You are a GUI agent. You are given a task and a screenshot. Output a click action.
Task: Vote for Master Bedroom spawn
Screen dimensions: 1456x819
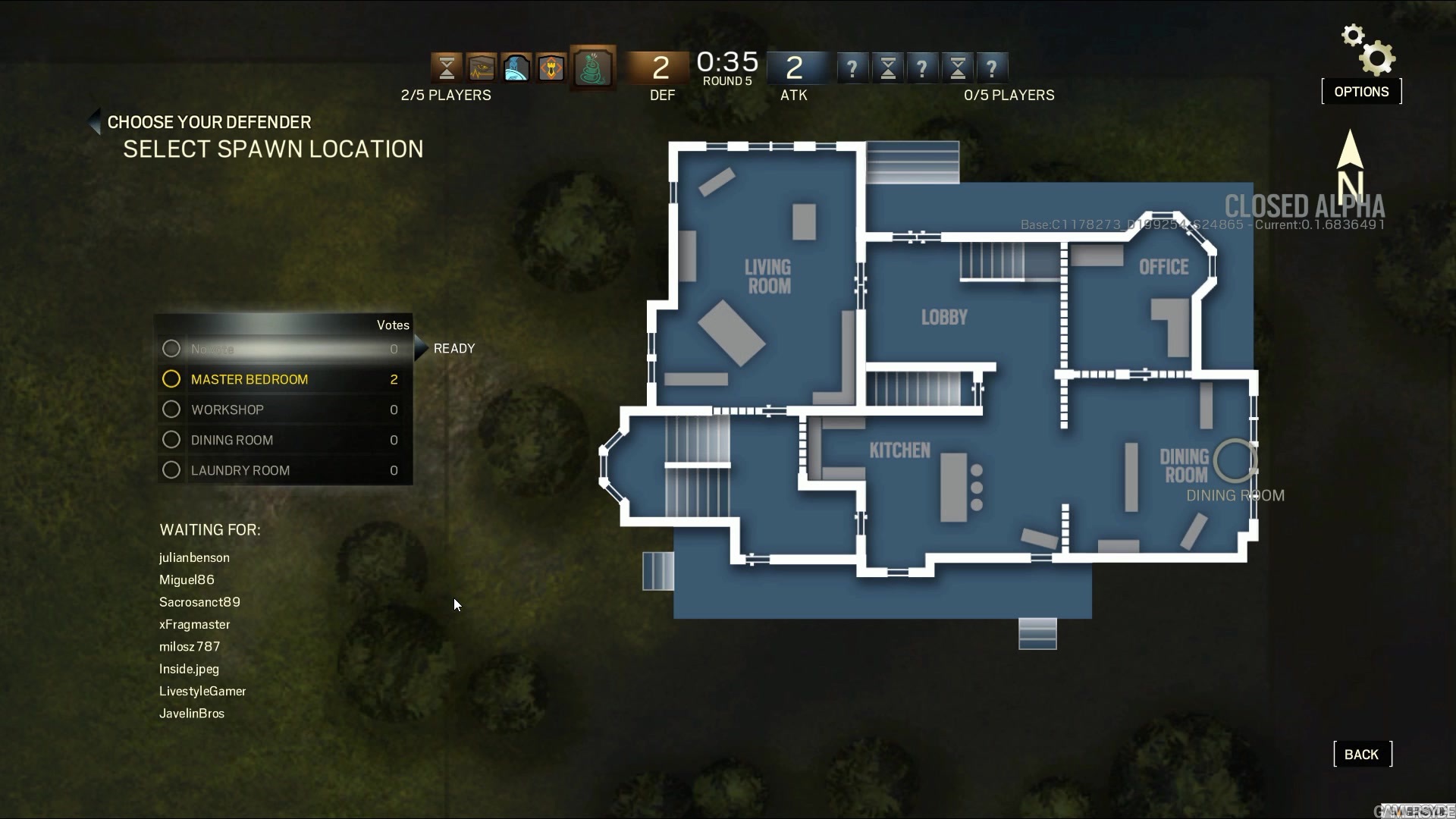click(x=249, y=379)
